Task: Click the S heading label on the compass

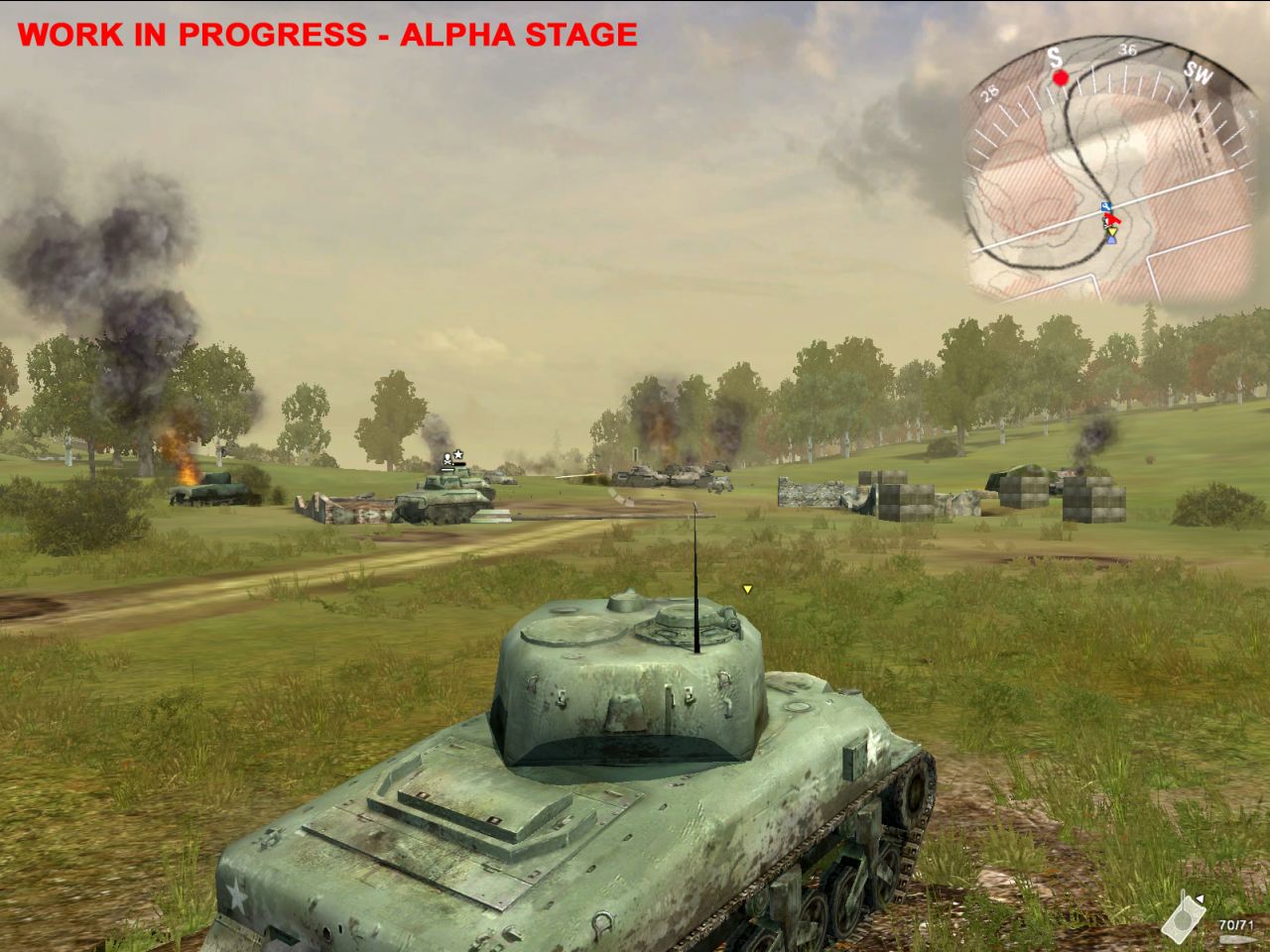Action: [x=1055, y=58]
